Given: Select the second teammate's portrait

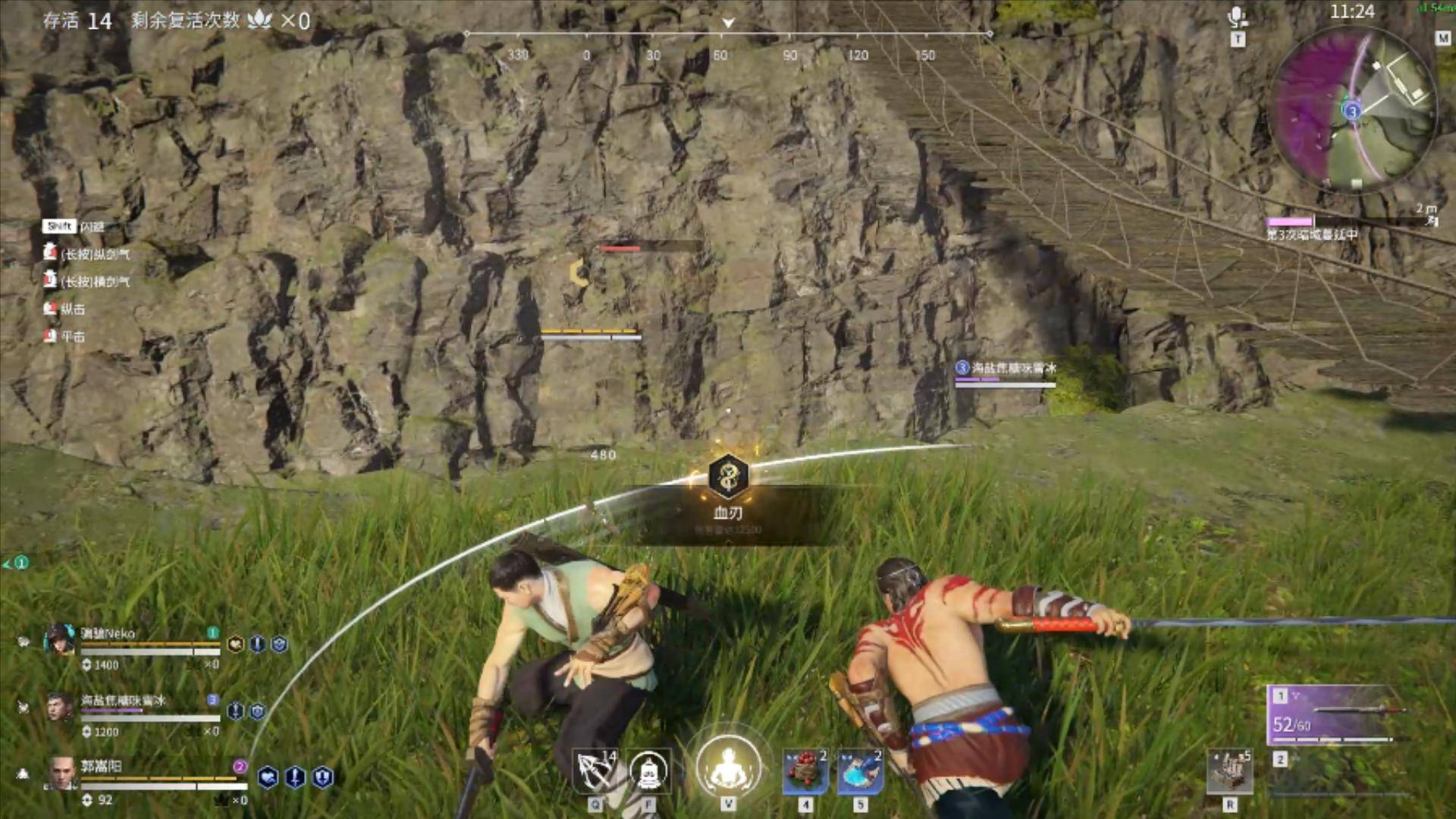Looking at the screenshot, I should (x=59, y=708).
